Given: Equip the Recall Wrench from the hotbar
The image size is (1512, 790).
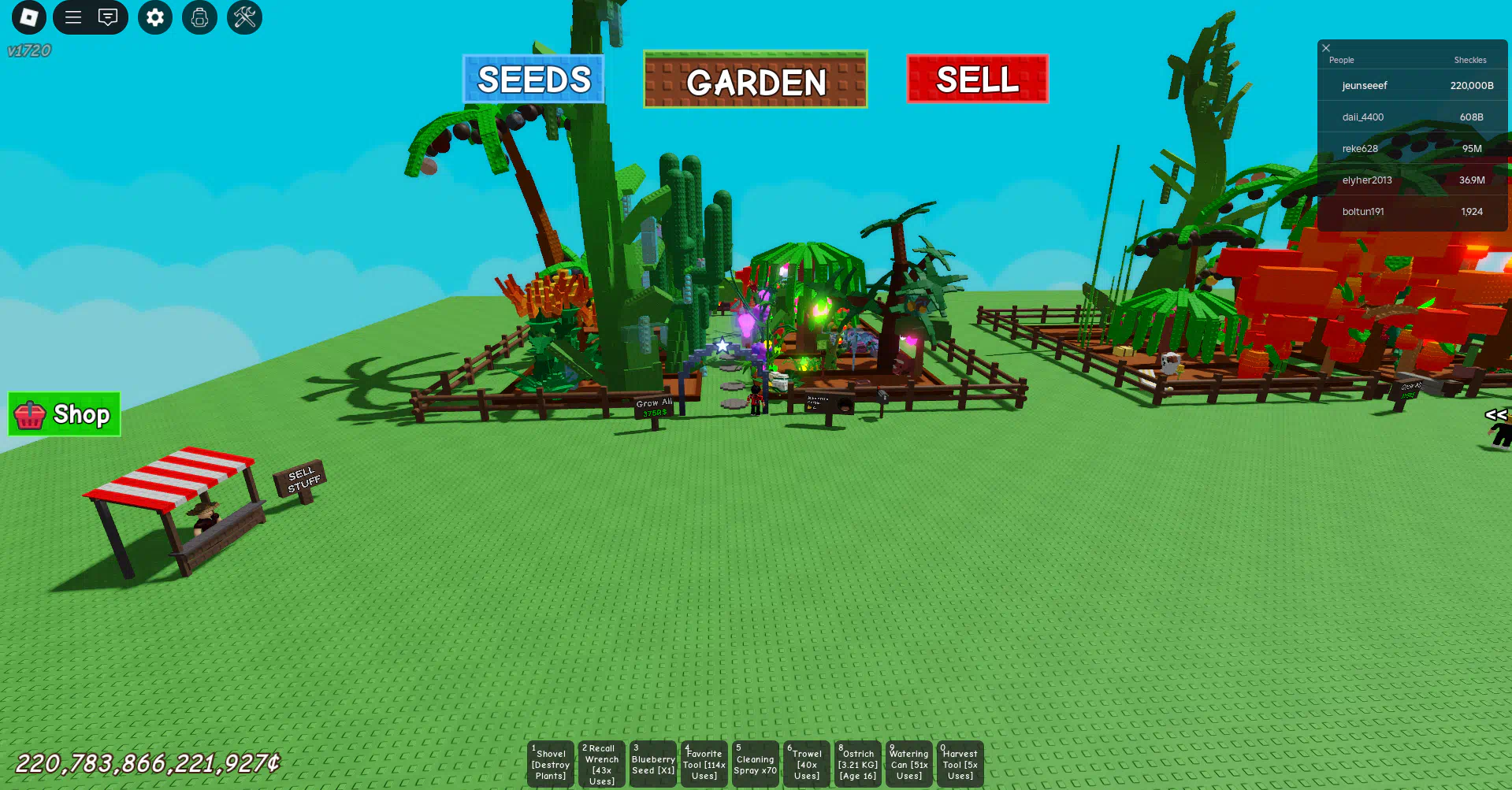Looking at the screenshot, I should [602, 763].
